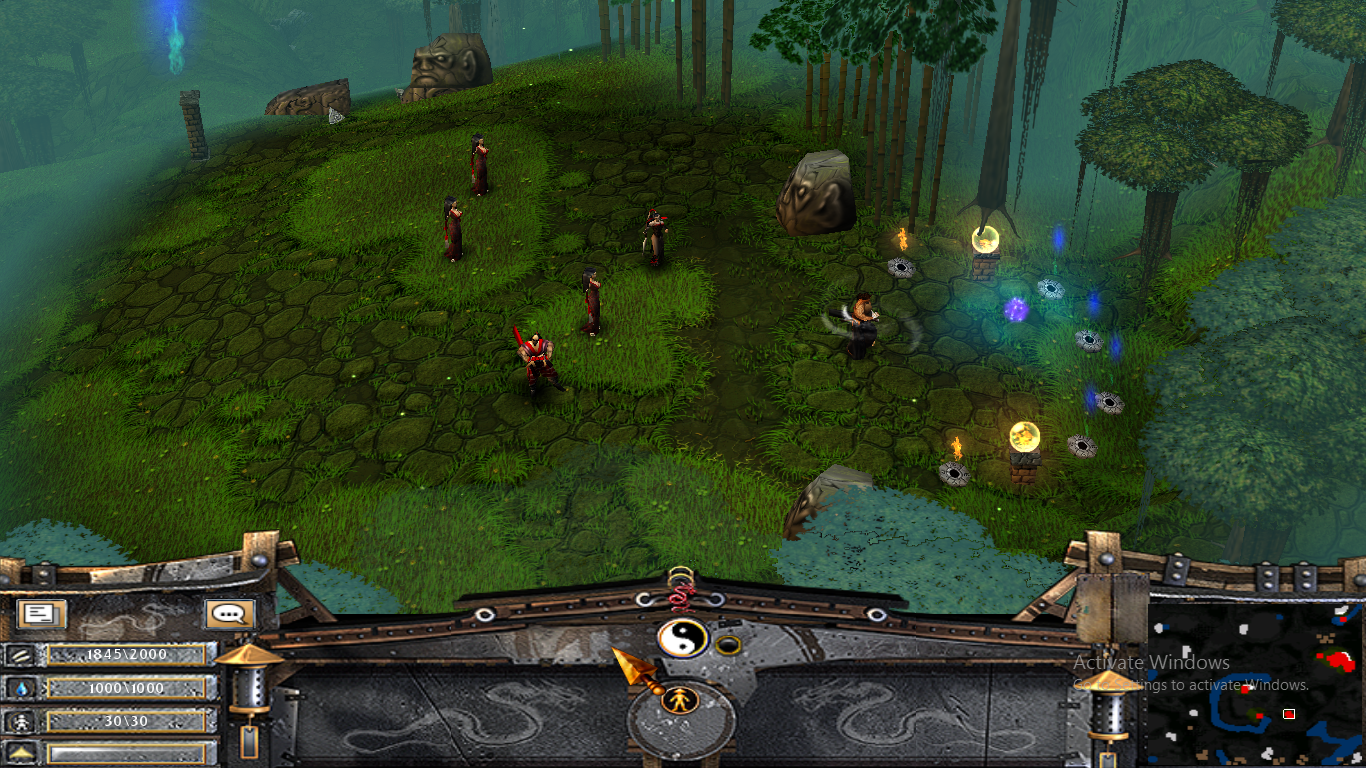Screen dimensions: 1366x768
Task: Click the yellow straw hat icon
Action: [20, 753]
